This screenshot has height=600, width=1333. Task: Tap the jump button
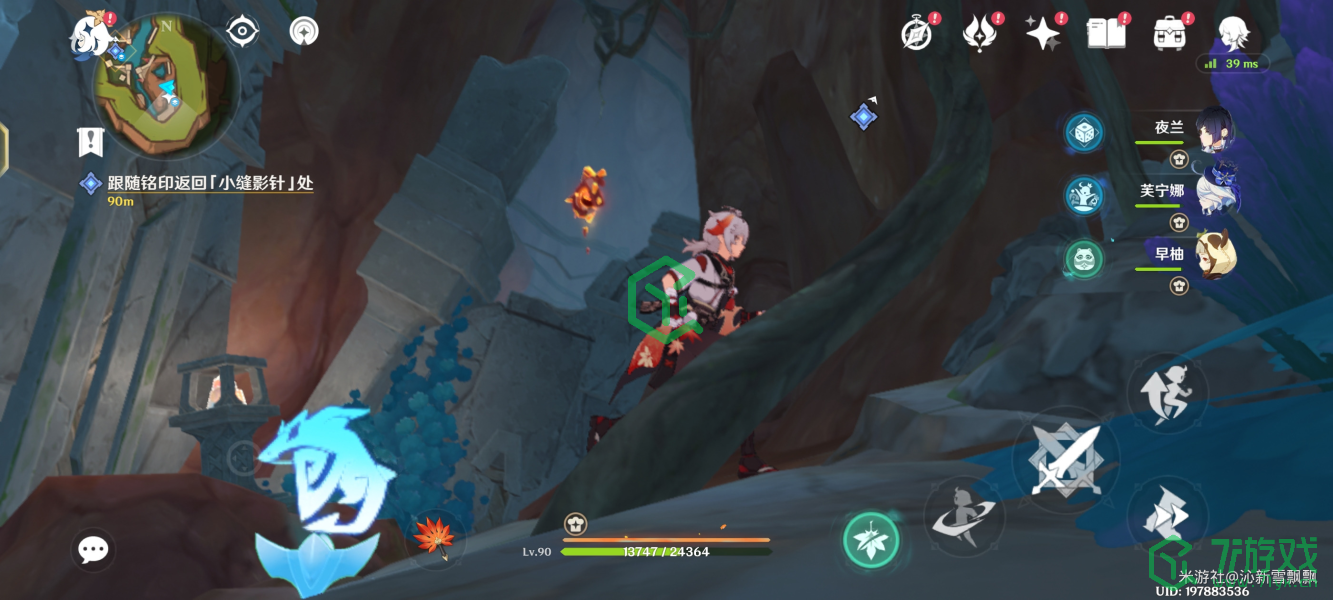1167,393
